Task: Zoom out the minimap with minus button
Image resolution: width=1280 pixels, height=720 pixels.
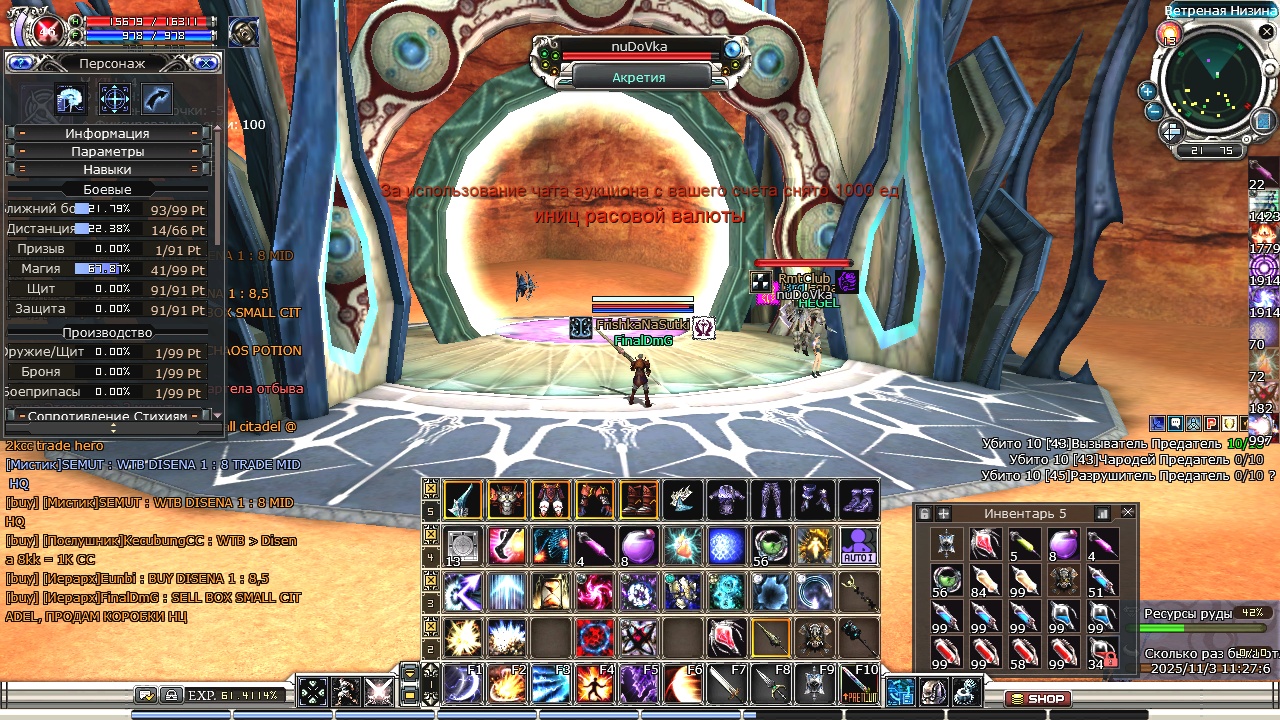Action: [x=1153, y=111]
